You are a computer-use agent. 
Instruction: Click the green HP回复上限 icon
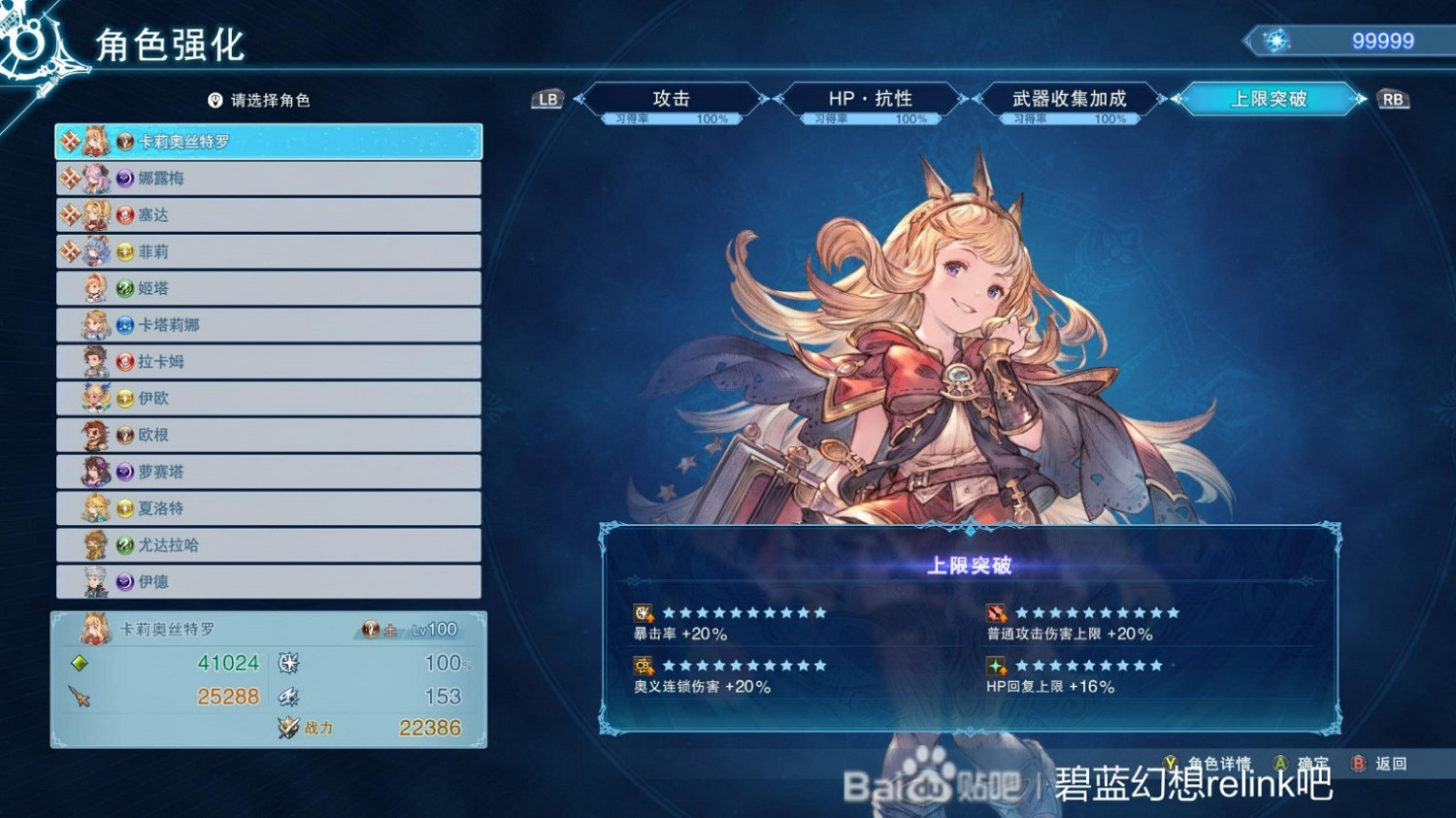[995, 667]
